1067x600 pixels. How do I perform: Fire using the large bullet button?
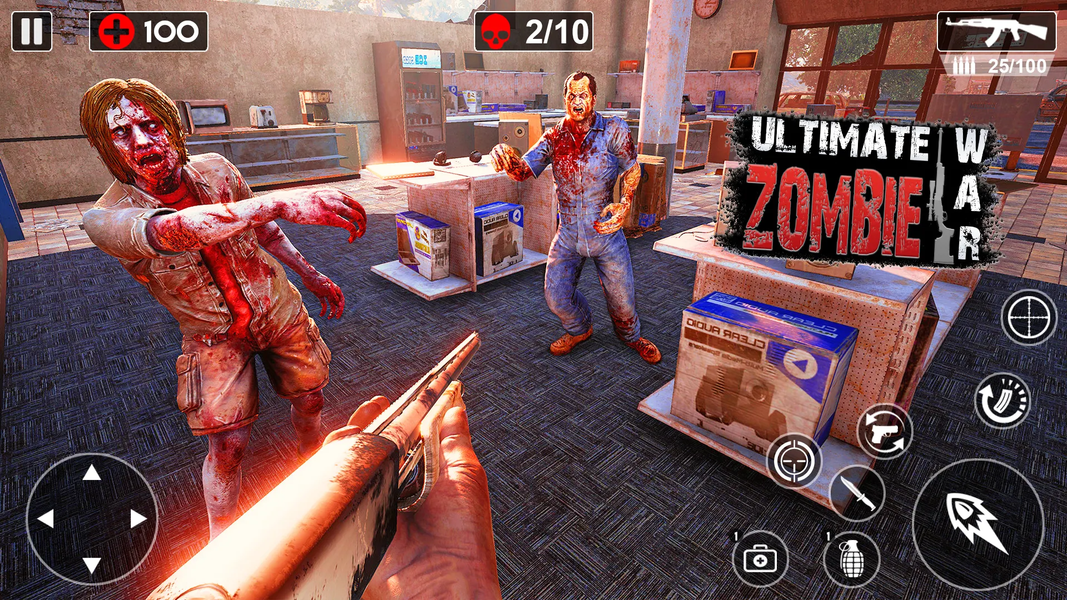point(977,524)
